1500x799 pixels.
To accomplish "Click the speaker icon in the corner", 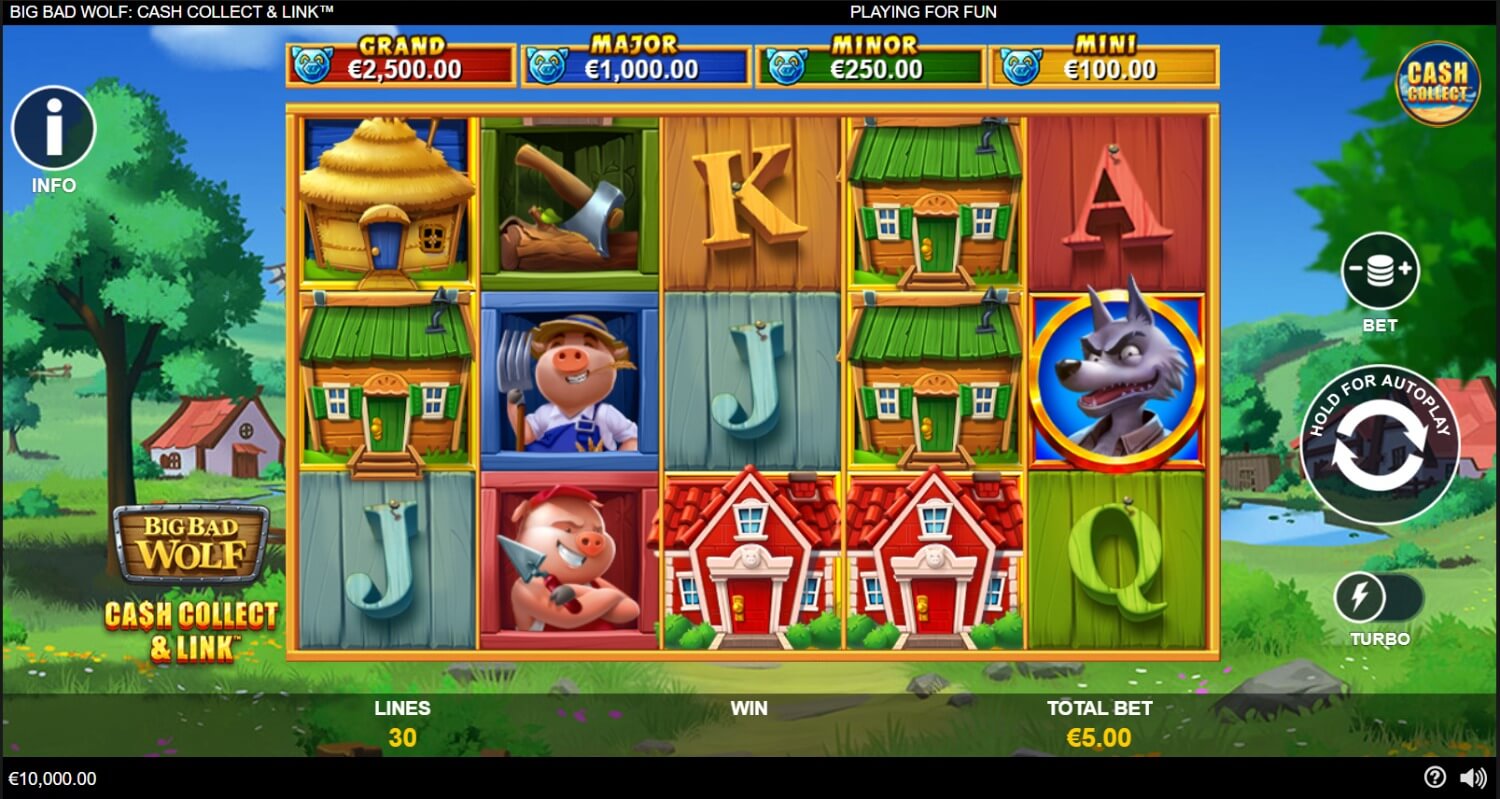I will click(1474, 777).
